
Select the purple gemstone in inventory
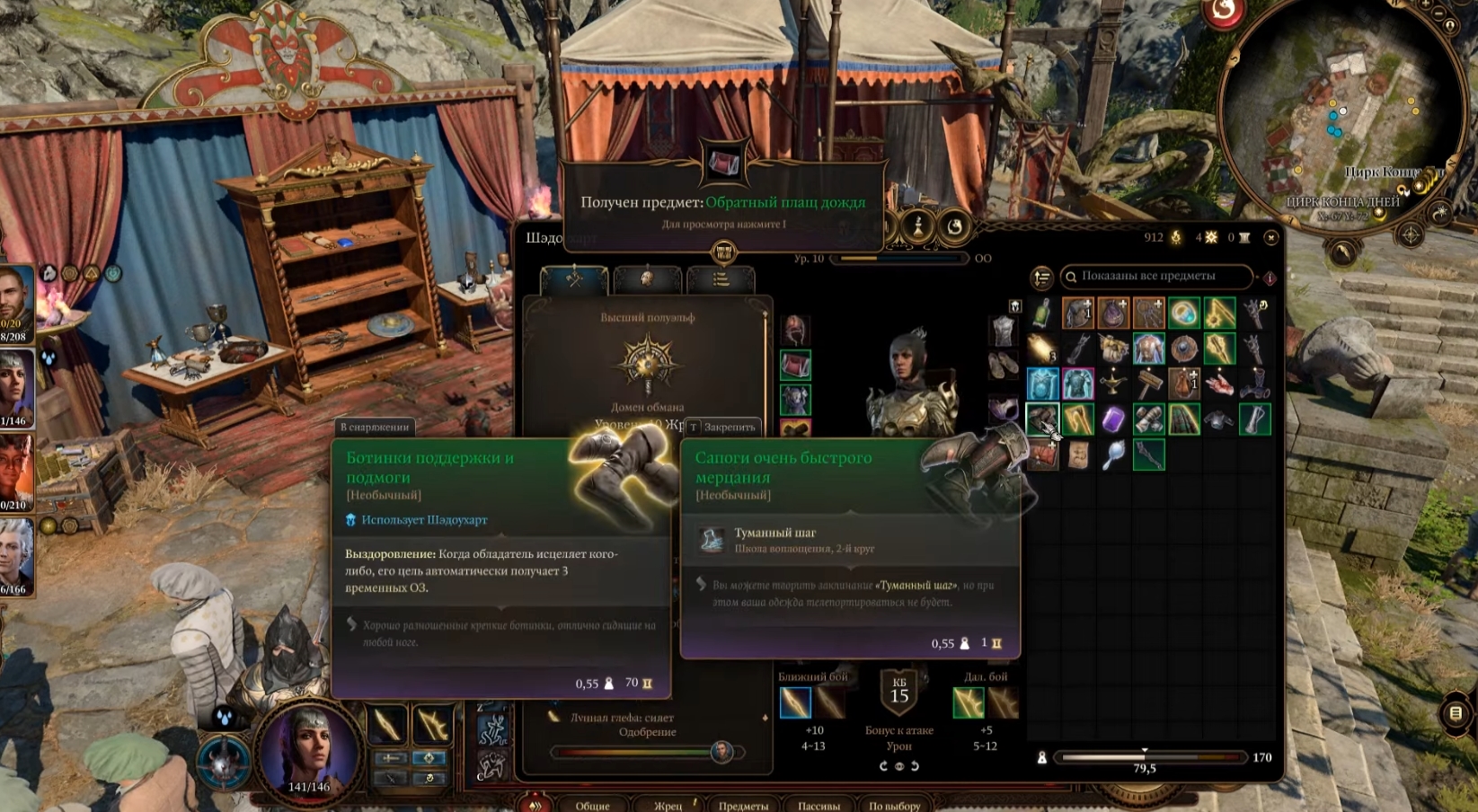(1113, 419)
